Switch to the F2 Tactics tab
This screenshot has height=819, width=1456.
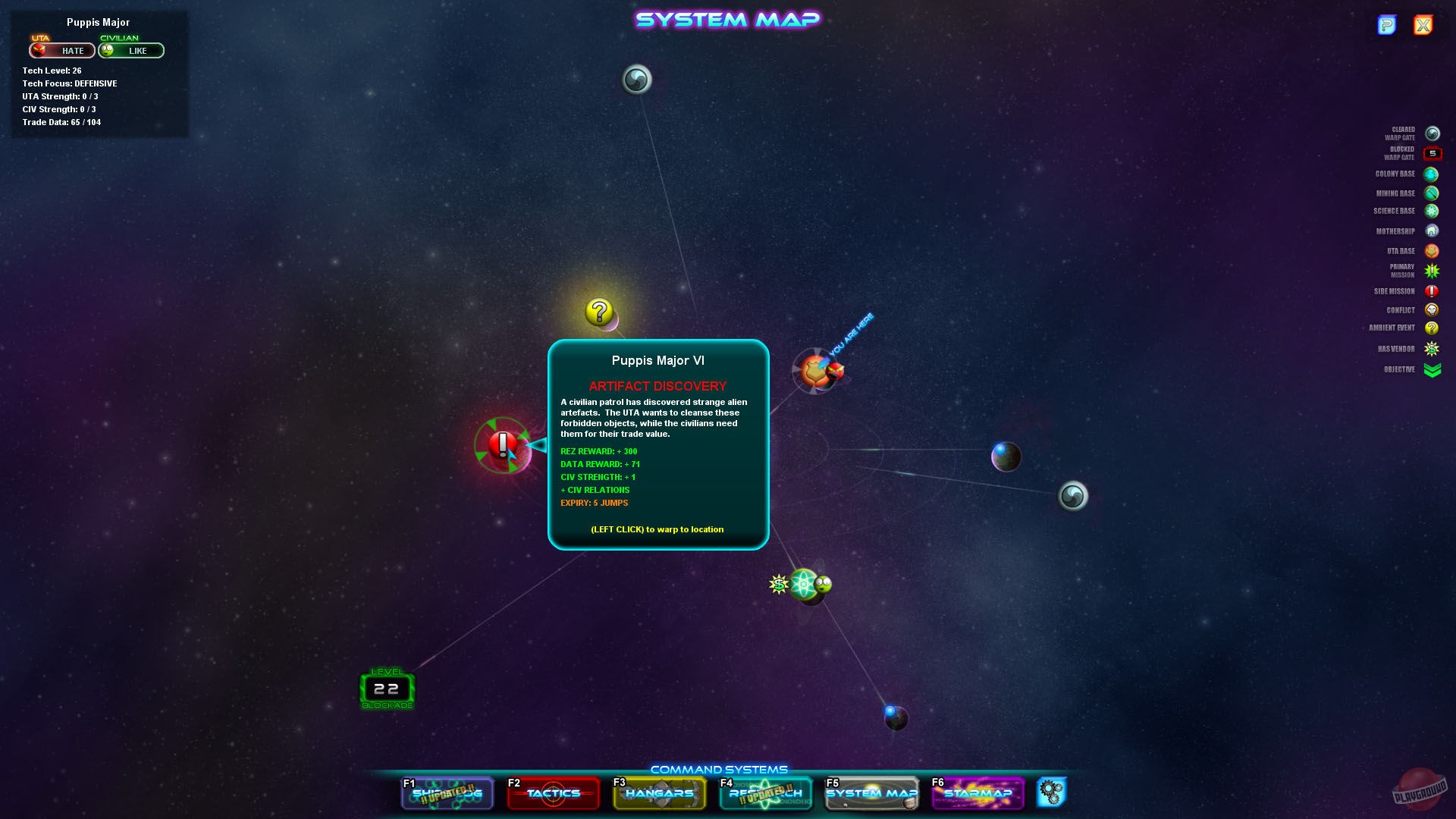(553, 793)
